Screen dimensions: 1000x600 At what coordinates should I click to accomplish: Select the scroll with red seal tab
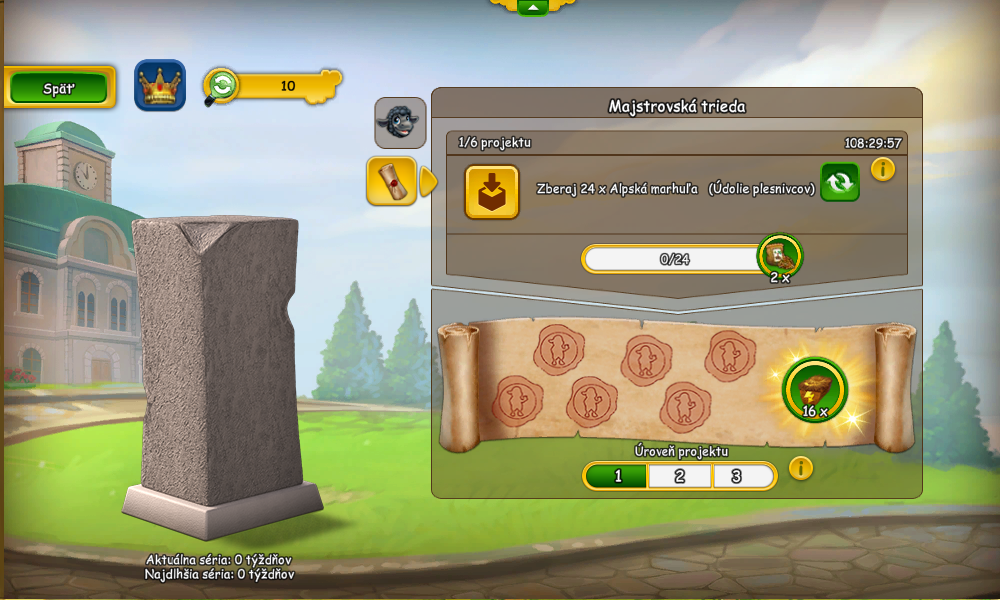(391, 181)
